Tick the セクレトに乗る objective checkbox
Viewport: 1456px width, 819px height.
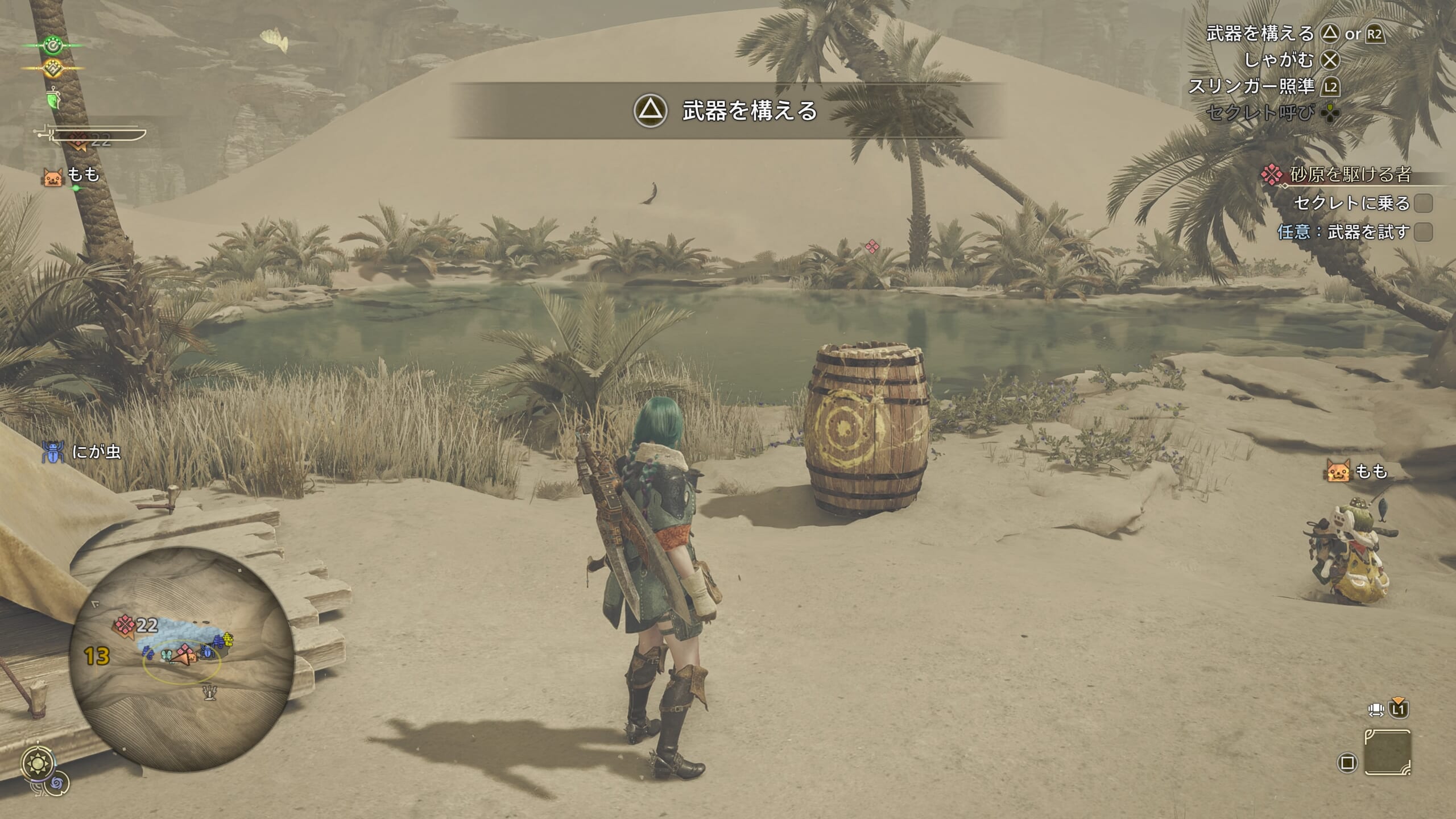coord(1423,203)
